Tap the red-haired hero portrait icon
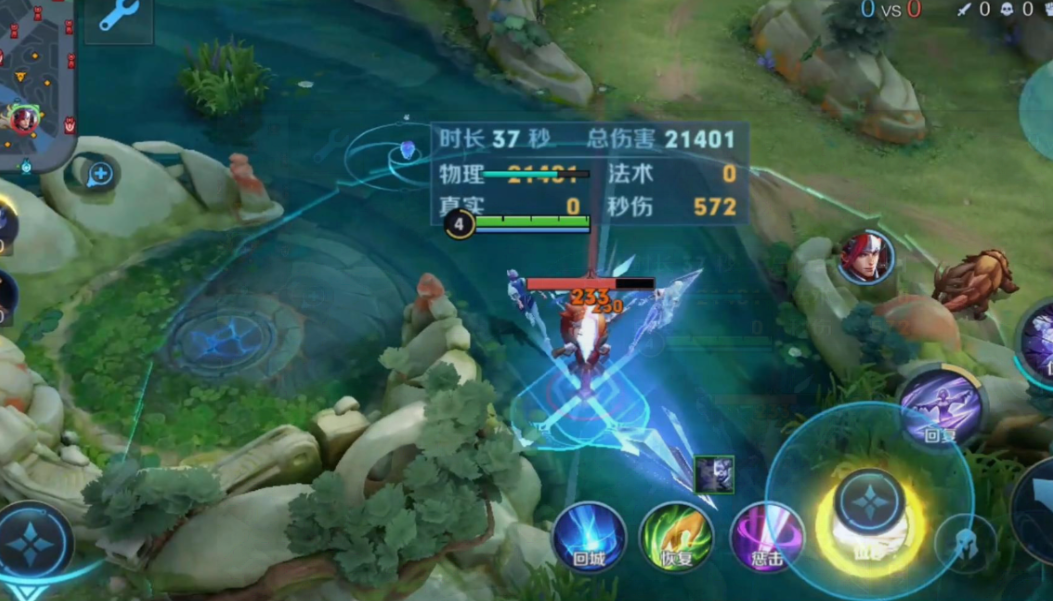The height and width of the screenshot is (601, 1053). (866, 257)
